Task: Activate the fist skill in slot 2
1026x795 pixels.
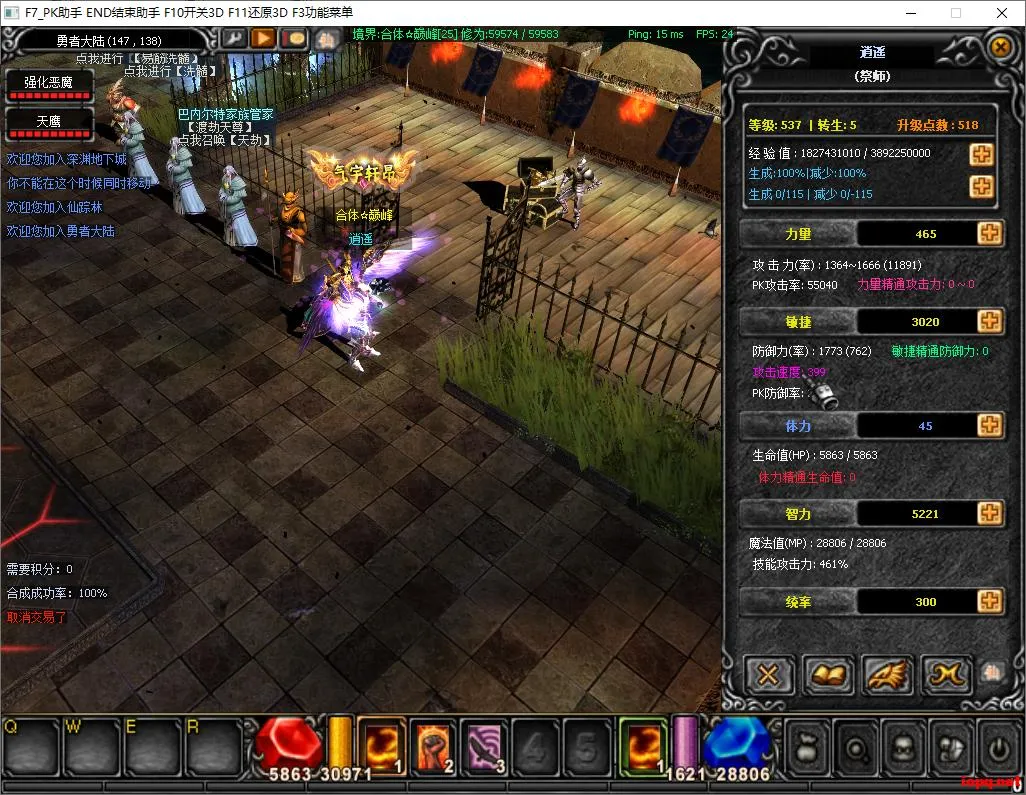Action: (433, 746)
